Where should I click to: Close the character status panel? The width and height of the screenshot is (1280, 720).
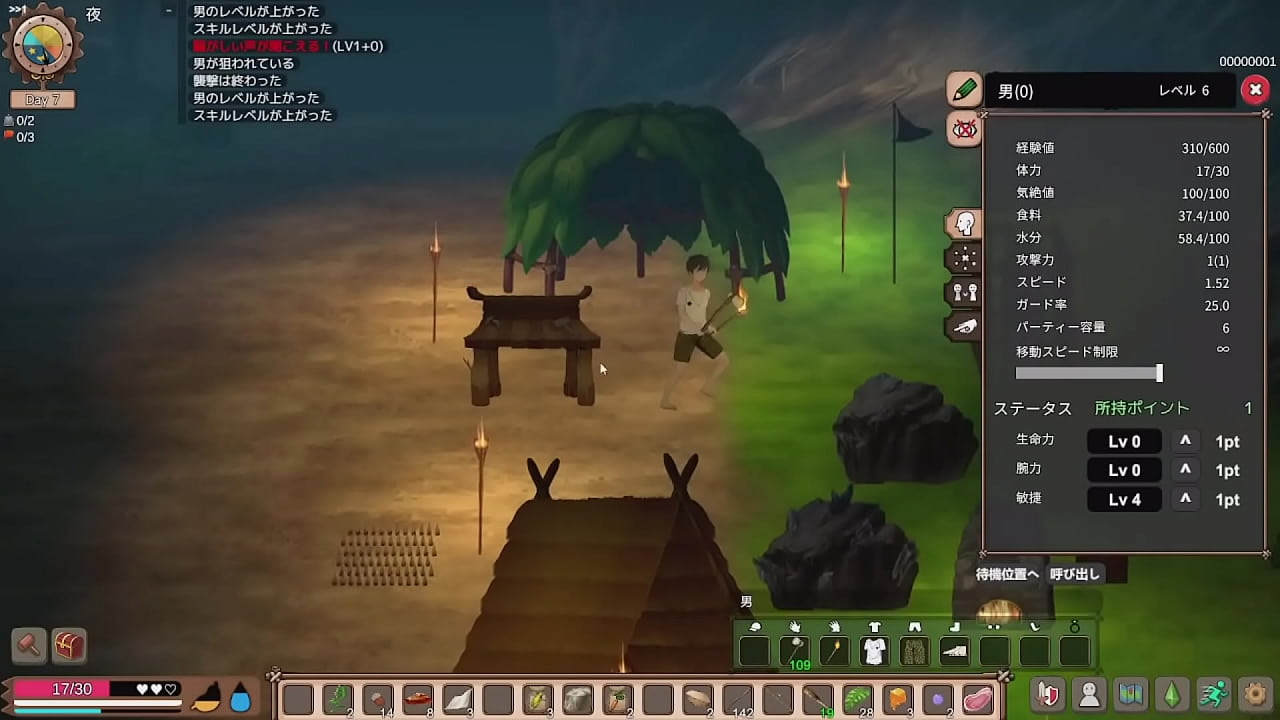point(1254,90)
